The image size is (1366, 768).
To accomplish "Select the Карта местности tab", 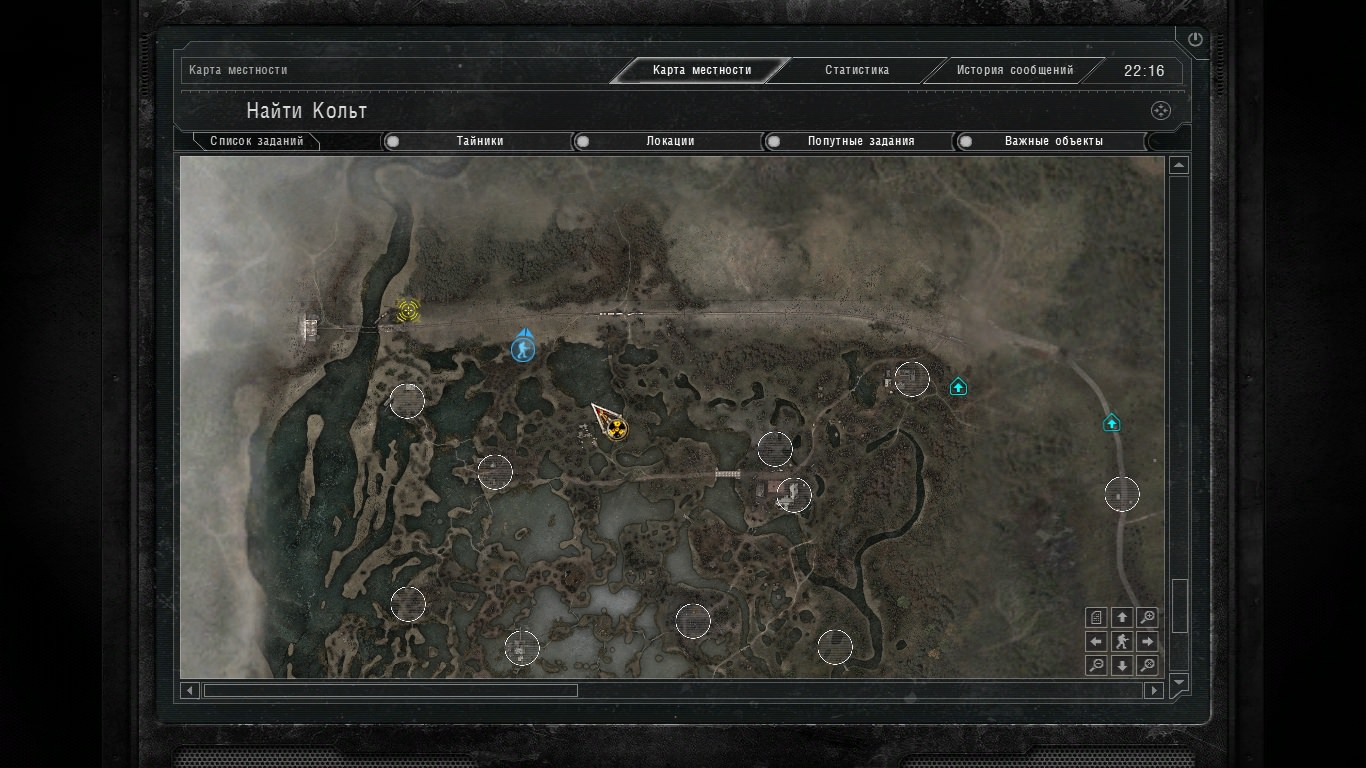I will click(701, 70).
